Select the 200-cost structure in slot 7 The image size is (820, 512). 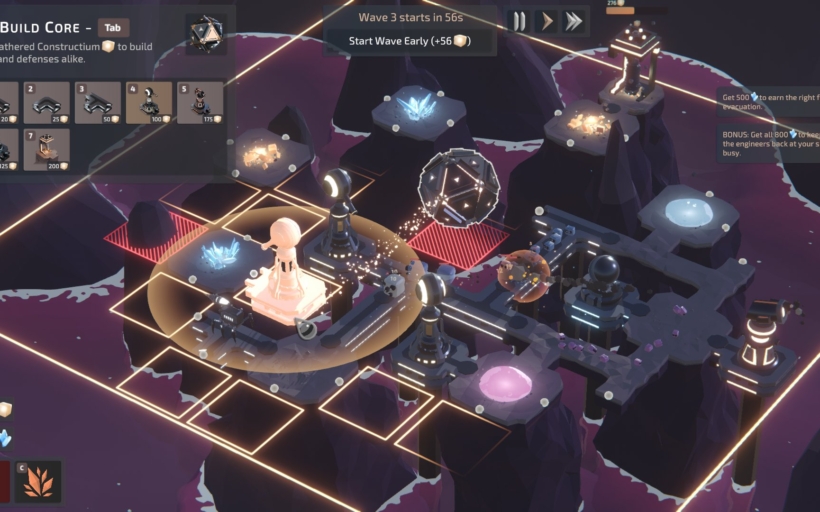47,150
